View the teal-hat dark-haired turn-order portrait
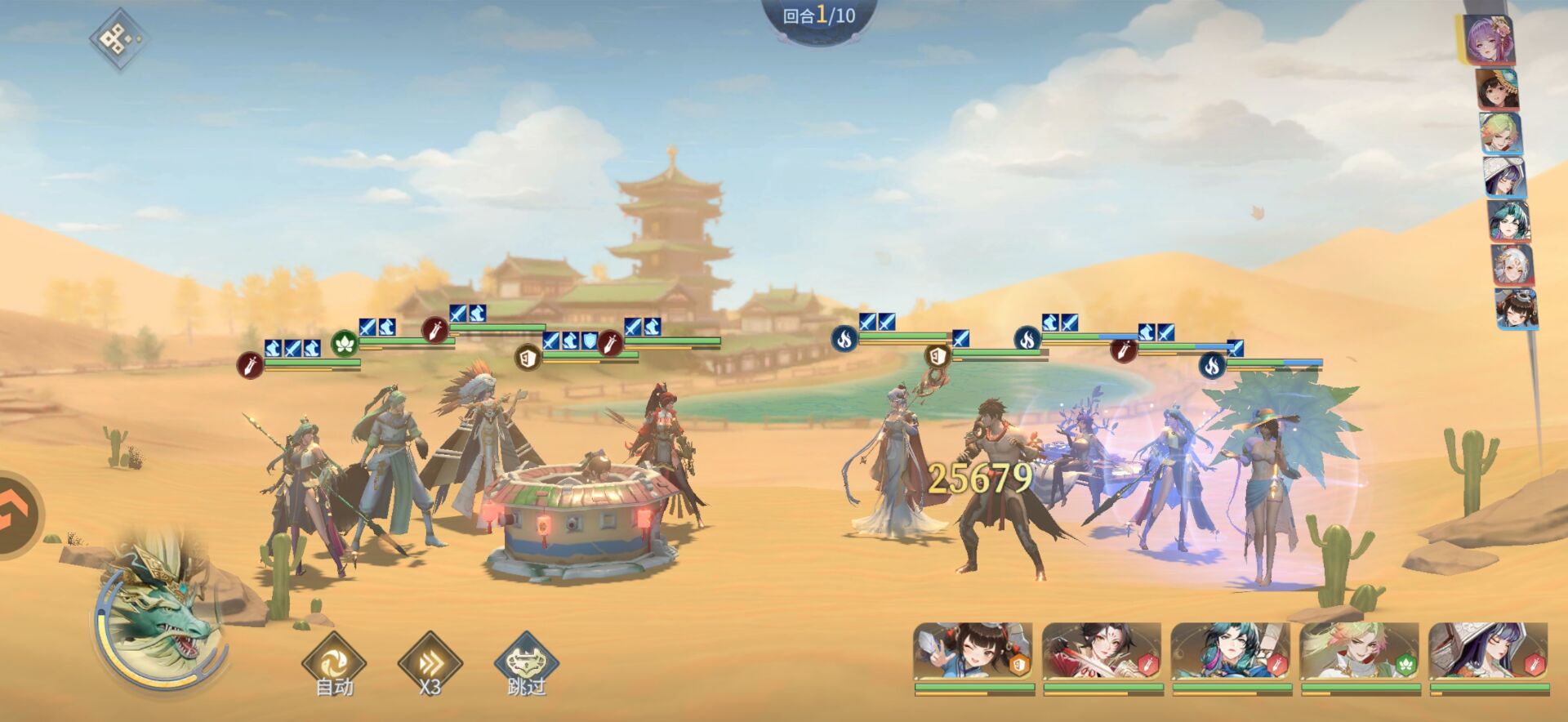Viewport: 1568px width, 722px height. pos(1499,90)
